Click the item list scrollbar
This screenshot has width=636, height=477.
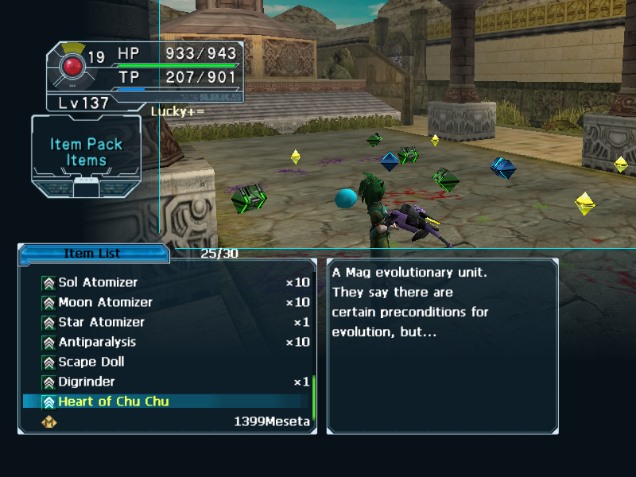point(313,397)
